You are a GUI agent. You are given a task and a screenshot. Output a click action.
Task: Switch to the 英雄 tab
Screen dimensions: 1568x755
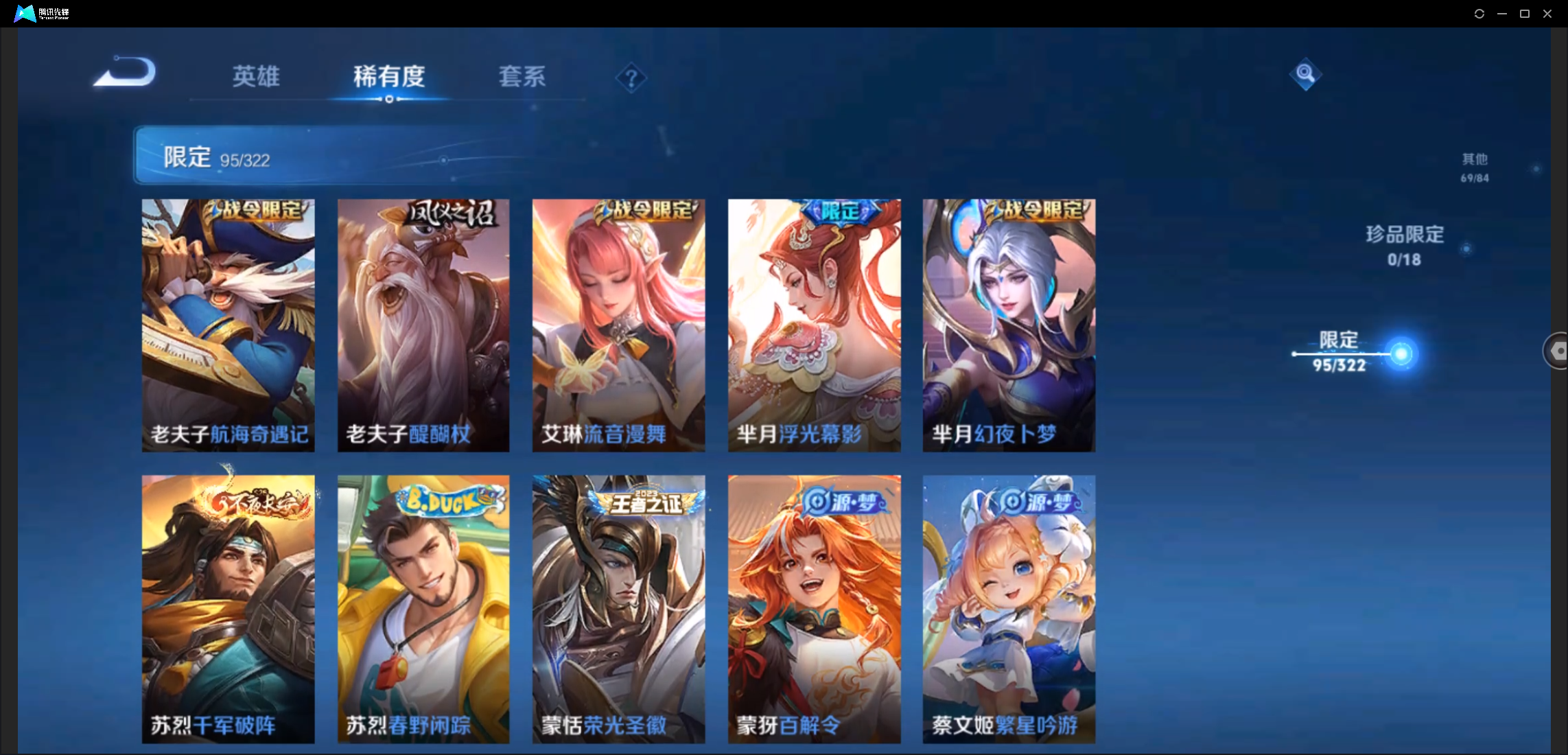255,76
